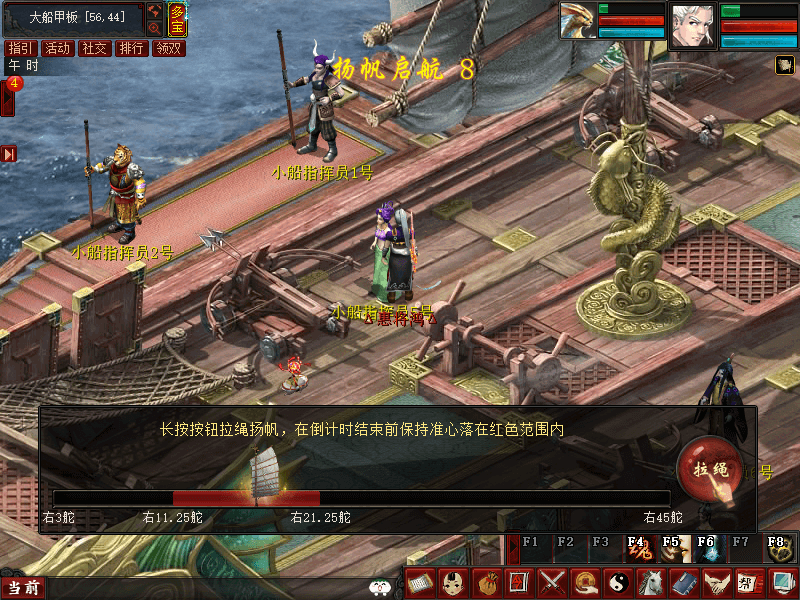Open the 多宝 treasure shop button
This screenshot has height=600, width=800.
[177, 18]
